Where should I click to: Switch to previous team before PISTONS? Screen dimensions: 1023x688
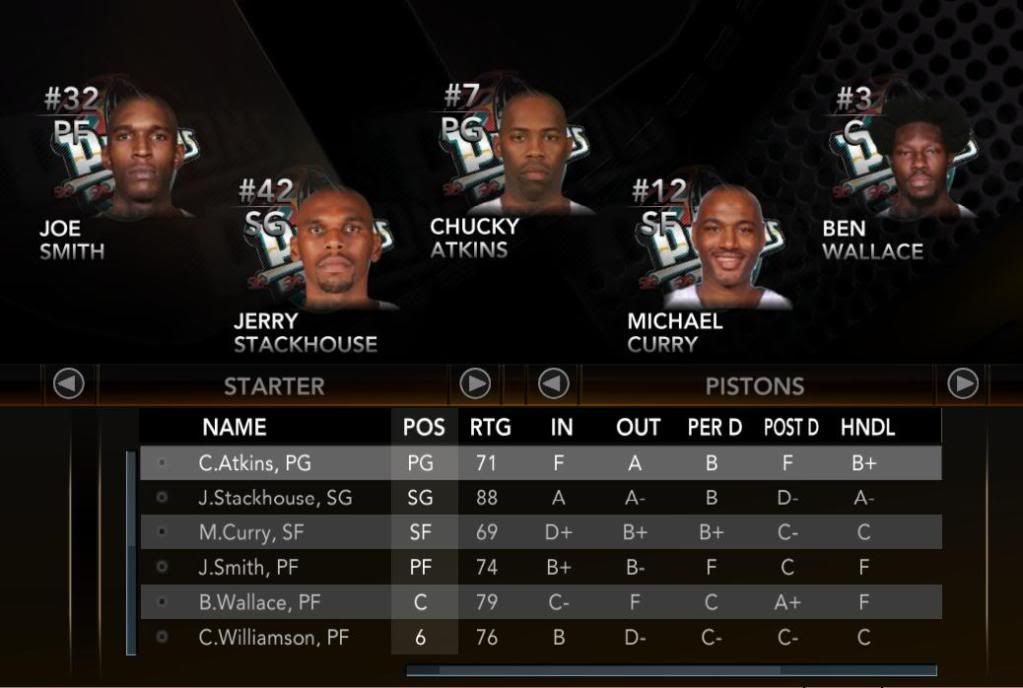coord(554,384)
